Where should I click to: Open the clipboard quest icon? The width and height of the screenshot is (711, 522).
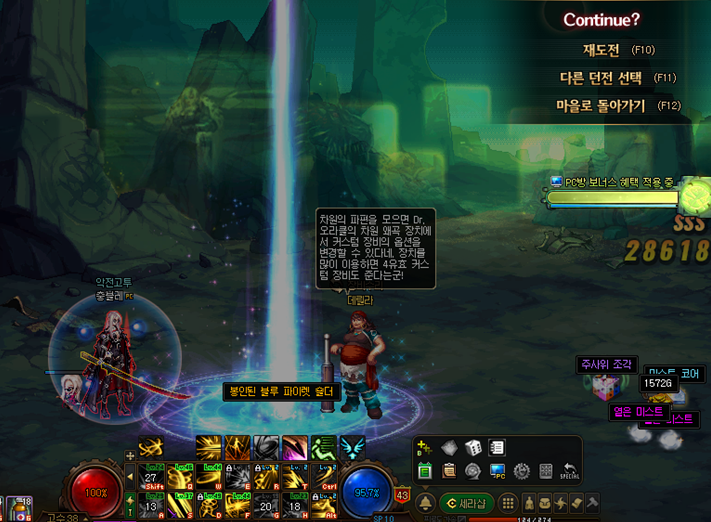[x=449, y=471]
